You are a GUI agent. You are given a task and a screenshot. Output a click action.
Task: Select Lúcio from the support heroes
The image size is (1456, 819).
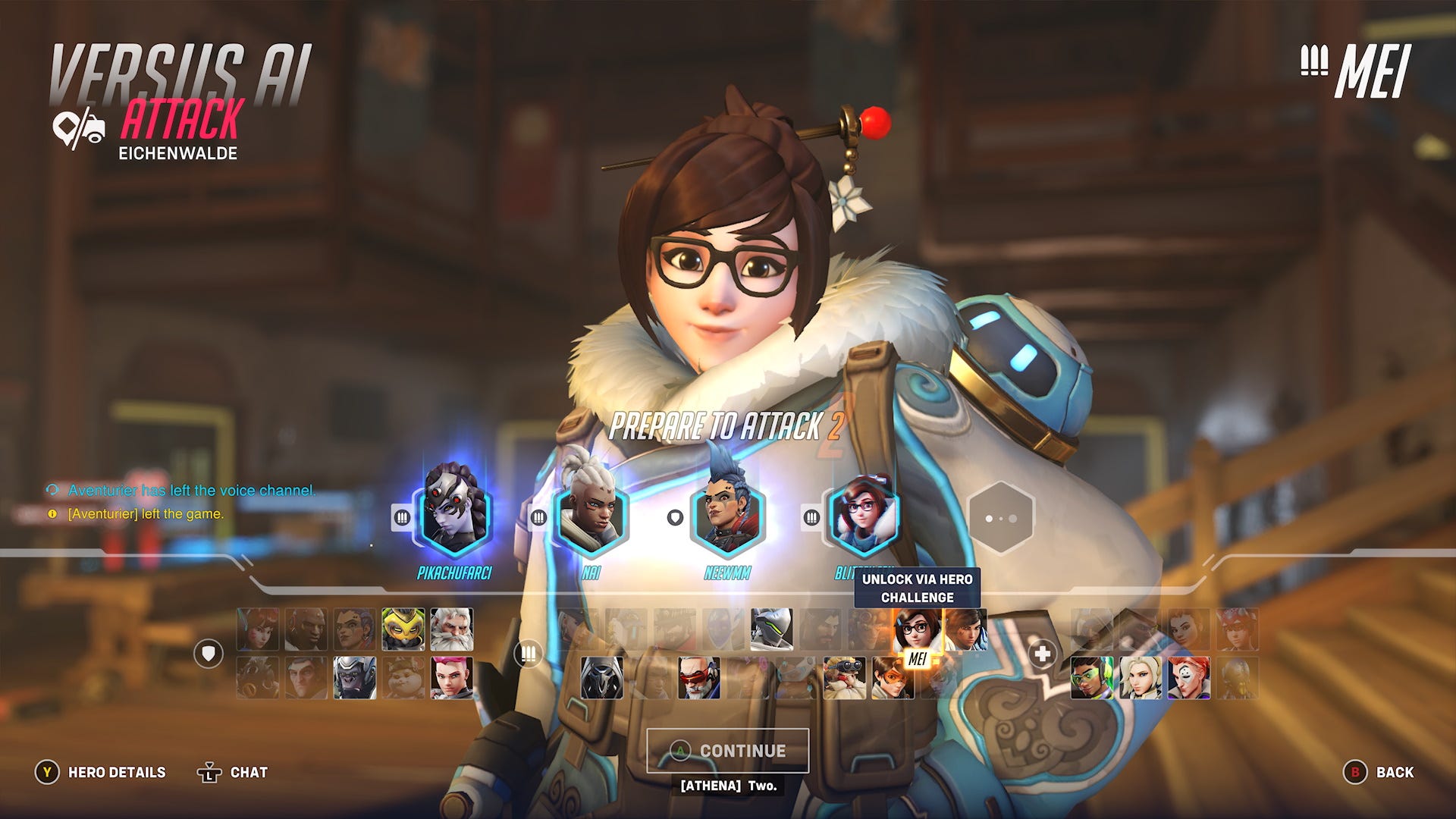pos(1091,678)
